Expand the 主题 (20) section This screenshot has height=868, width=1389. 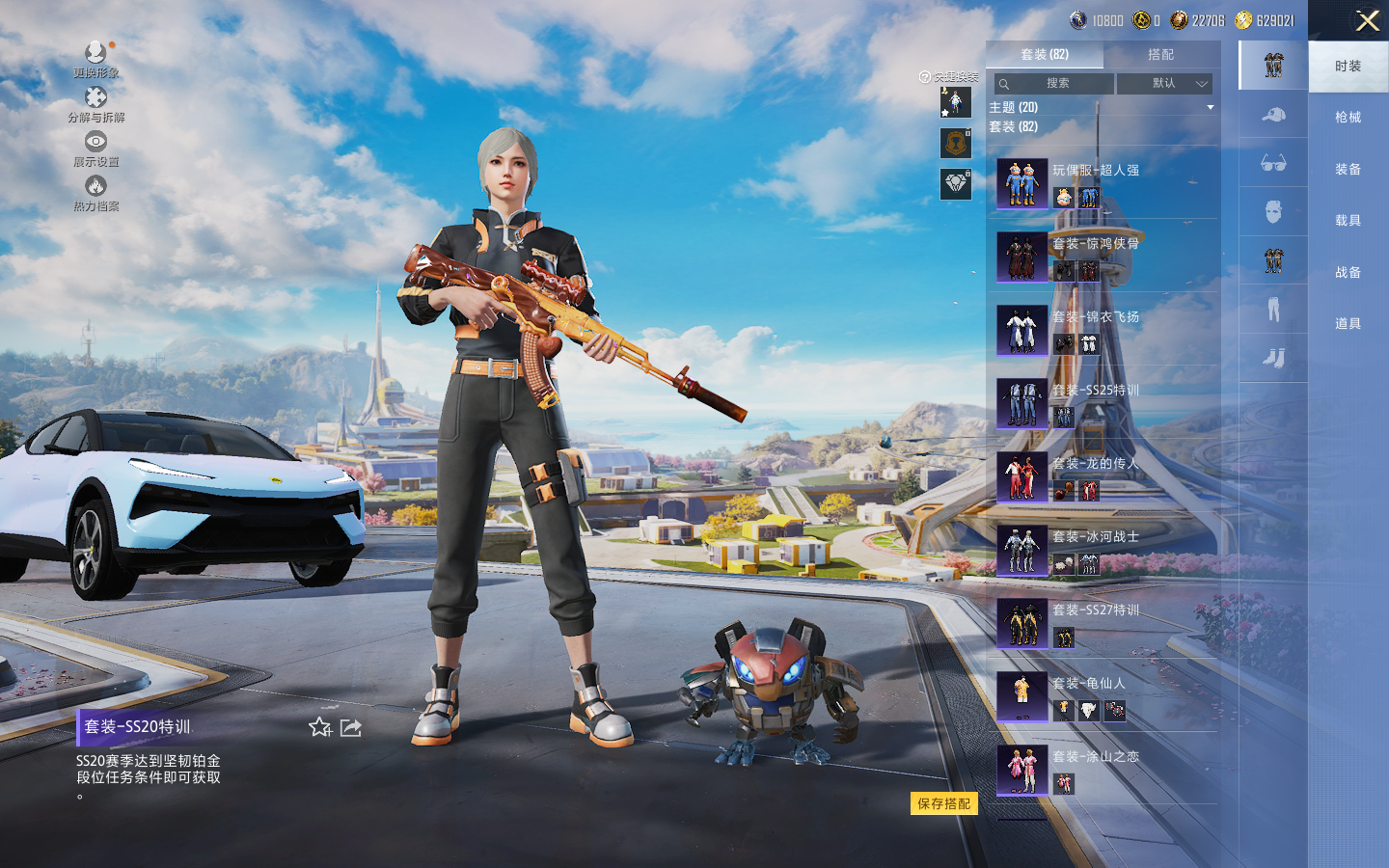1100,107
